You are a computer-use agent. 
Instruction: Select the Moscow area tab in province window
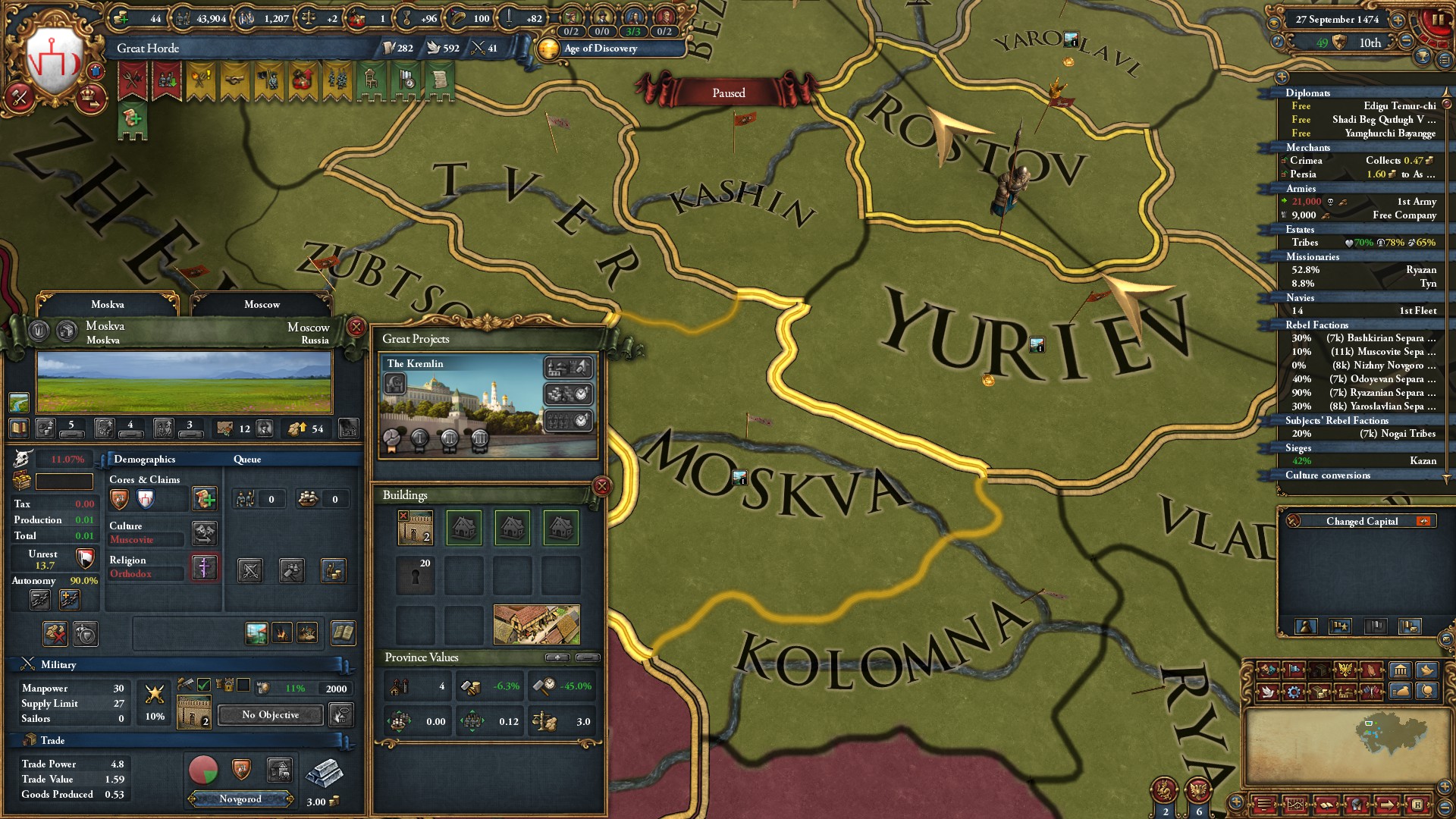pos(262,304)
